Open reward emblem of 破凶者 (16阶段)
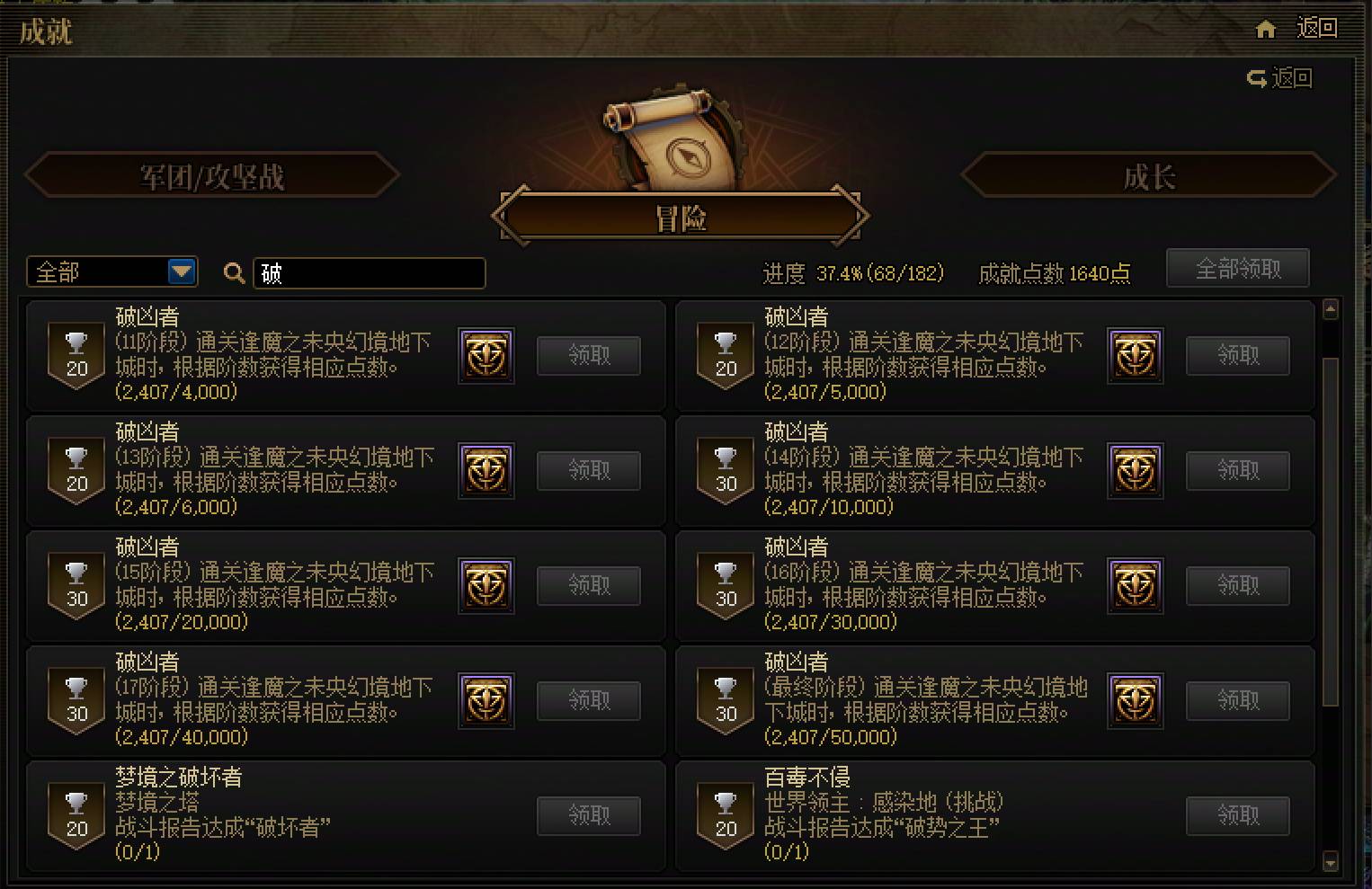 (x=1135, y=586)
